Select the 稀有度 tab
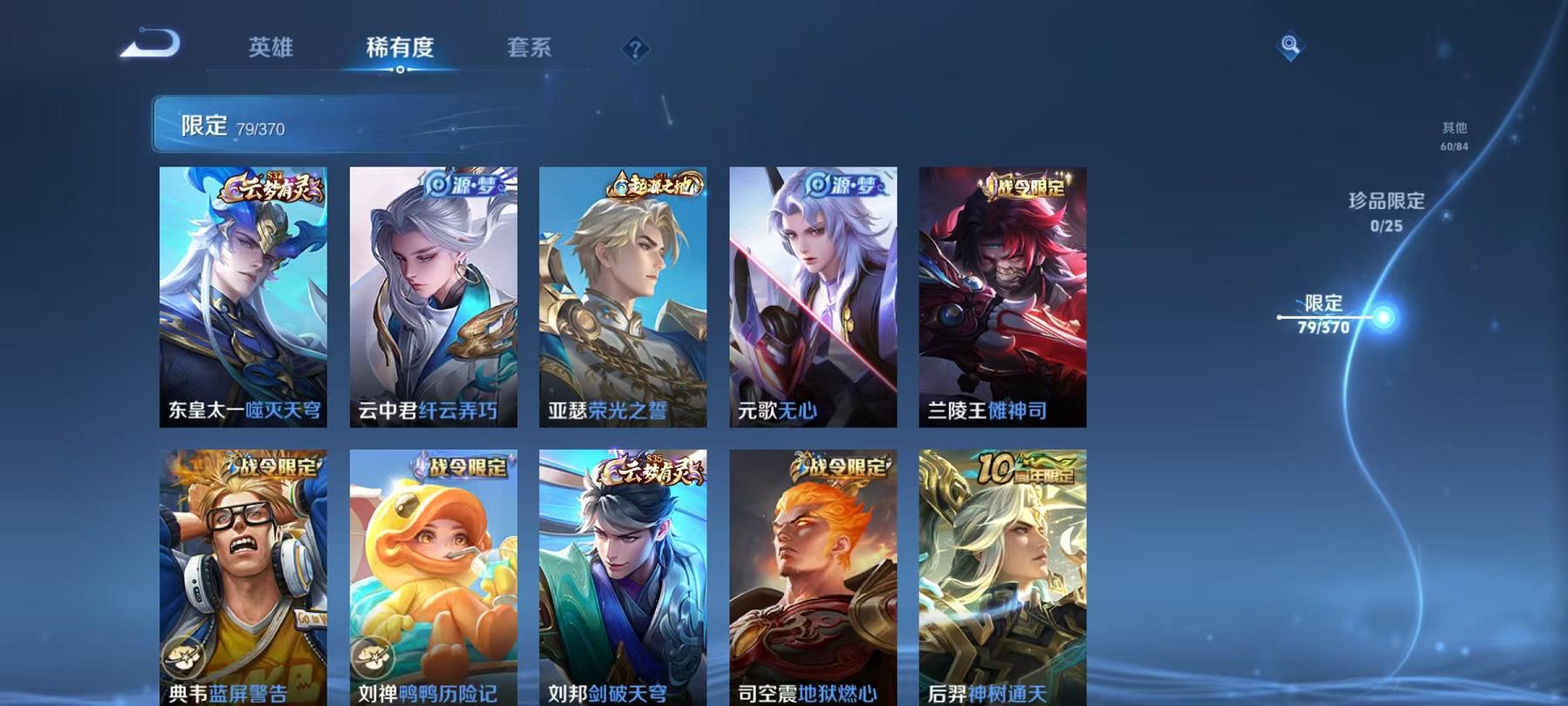The width and height of the screenshot is (1568, 706). tap(400, 49)
